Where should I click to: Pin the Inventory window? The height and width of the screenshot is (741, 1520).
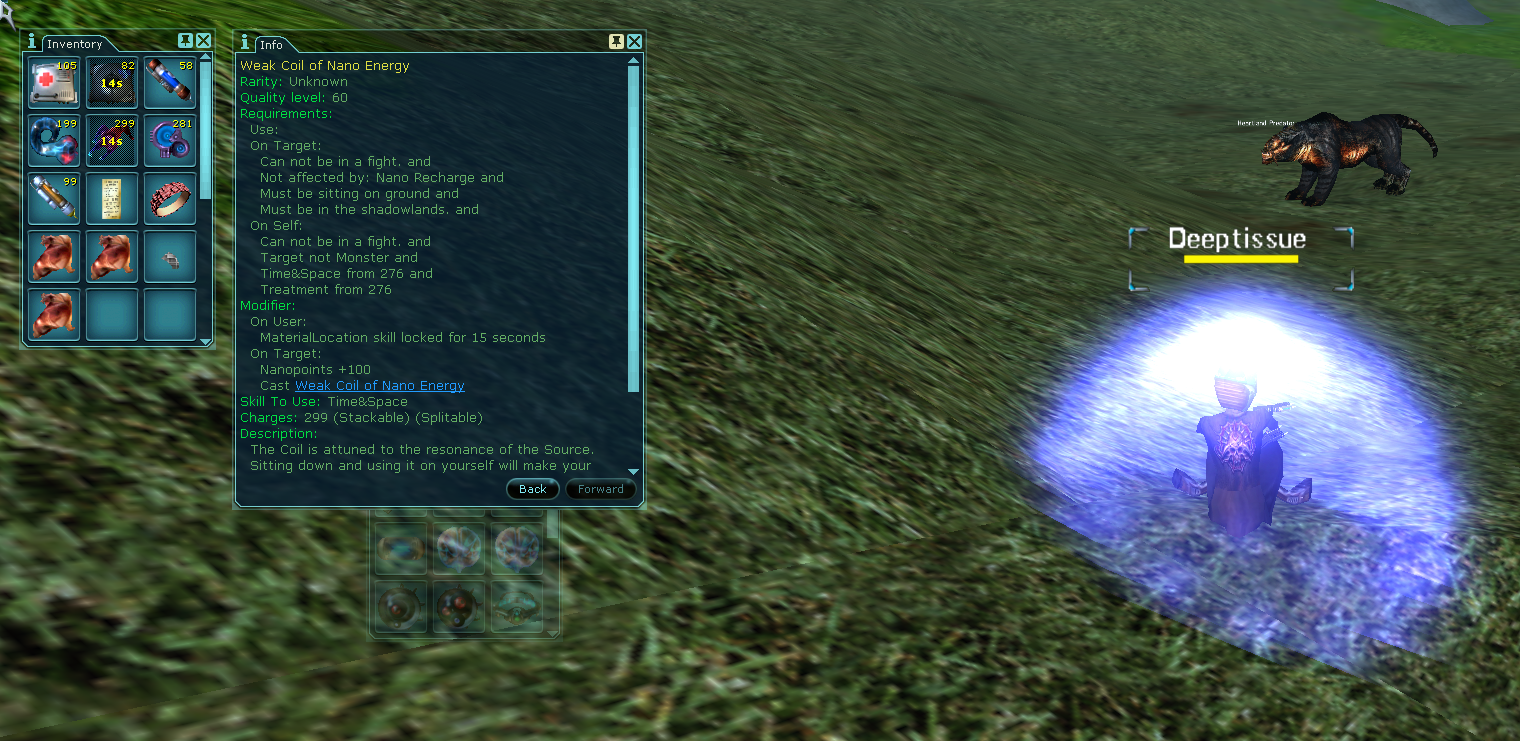(185, 41)
